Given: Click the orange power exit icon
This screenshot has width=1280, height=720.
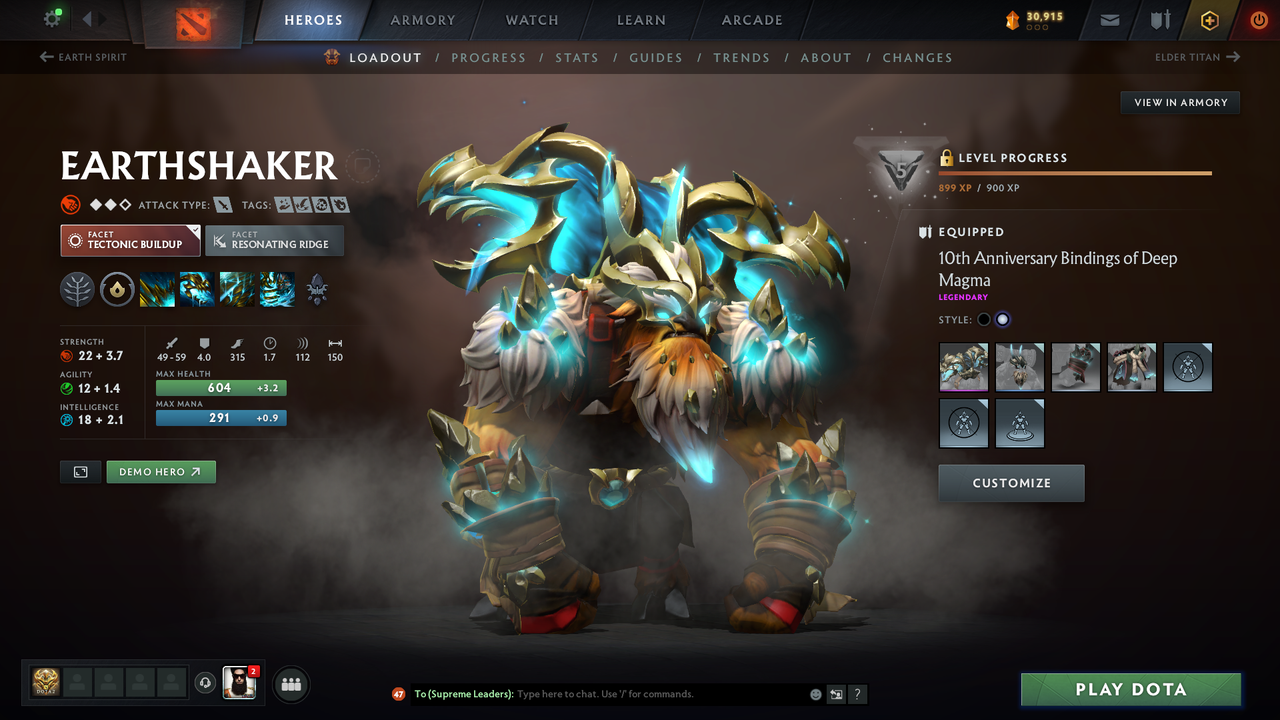Looking at the screenshot, I should click(x=1259, y=19).
